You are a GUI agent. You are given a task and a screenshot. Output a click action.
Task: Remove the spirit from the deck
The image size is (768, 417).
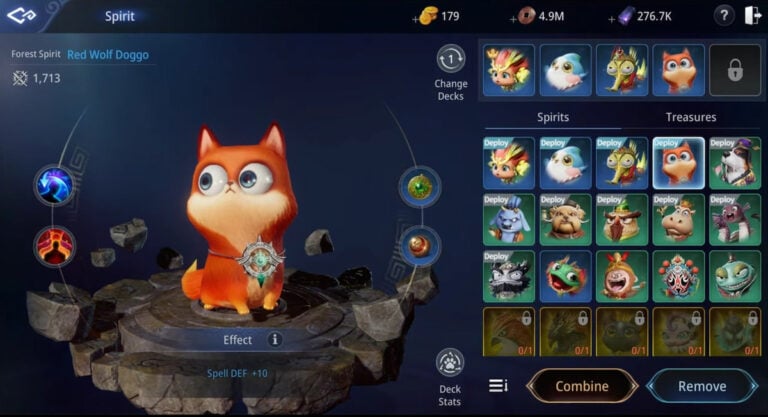pyautogui.click(x=702, y=386)
